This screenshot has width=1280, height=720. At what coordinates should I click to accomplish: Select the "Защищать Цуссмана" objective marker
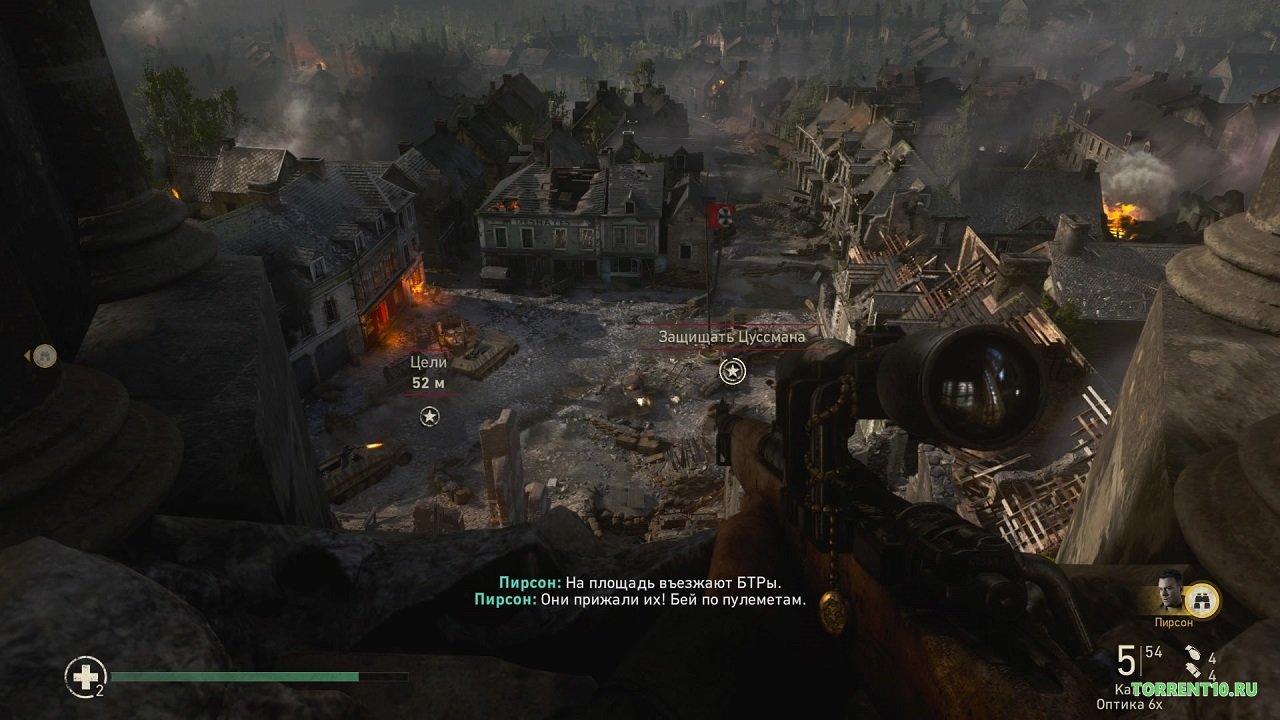tap(733, 372)
